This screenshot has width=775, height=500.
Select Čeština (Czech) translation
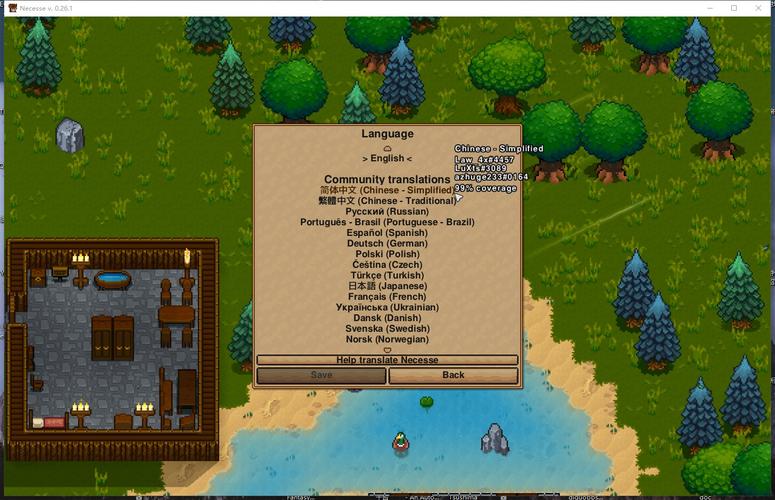click(x=387, y=265)
